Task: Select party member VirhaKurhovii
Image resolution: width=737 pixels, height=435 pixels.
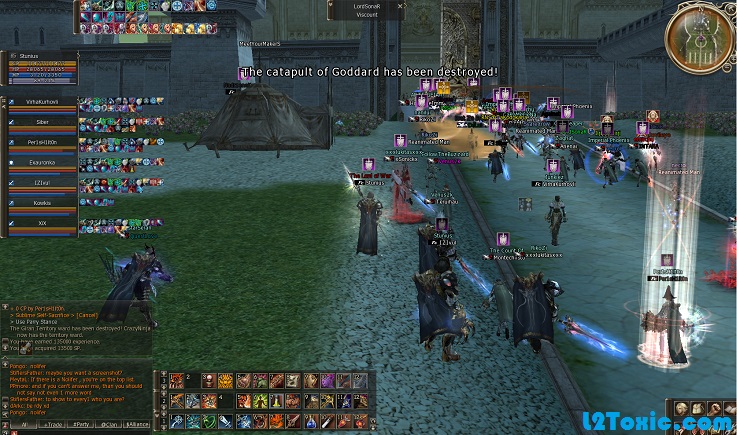Action: (42, 102)
